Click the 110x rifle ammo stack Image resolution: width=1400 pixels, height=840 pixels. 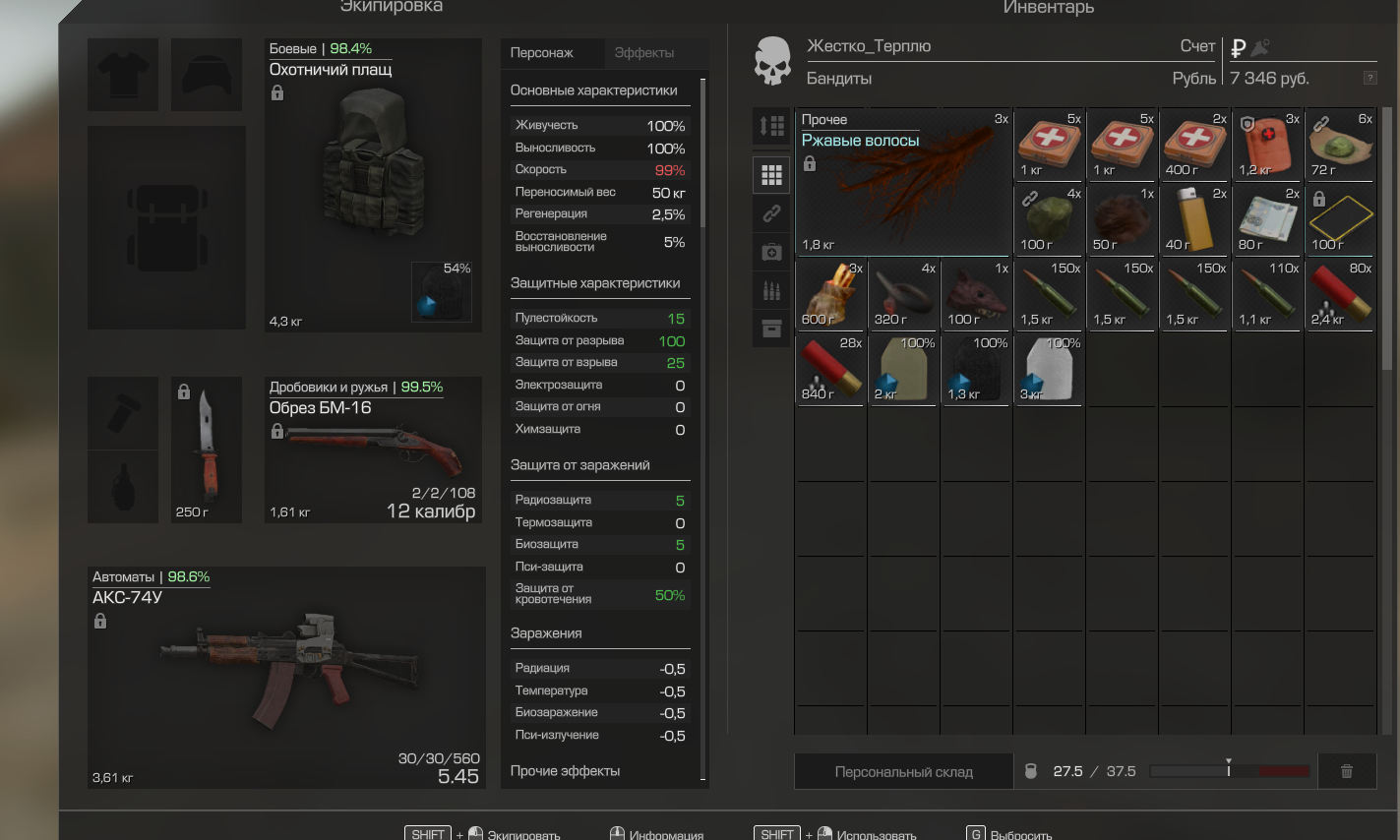[1267, 294]
